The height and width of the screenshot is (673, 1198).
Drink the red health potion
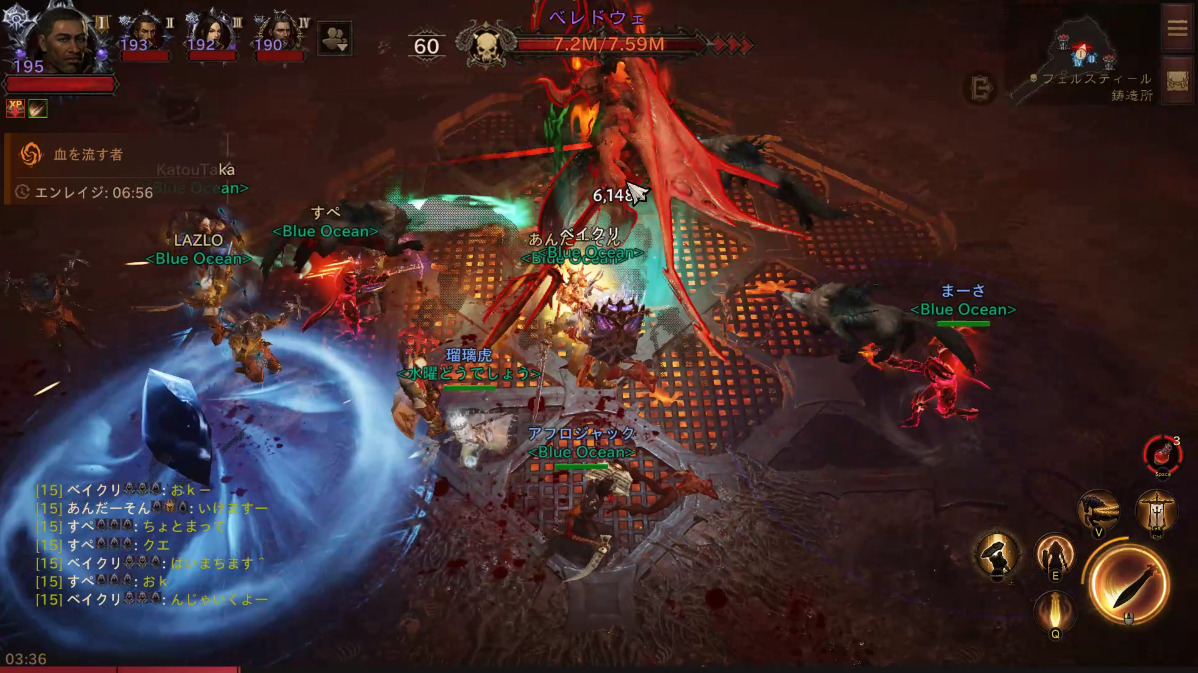1162,456
